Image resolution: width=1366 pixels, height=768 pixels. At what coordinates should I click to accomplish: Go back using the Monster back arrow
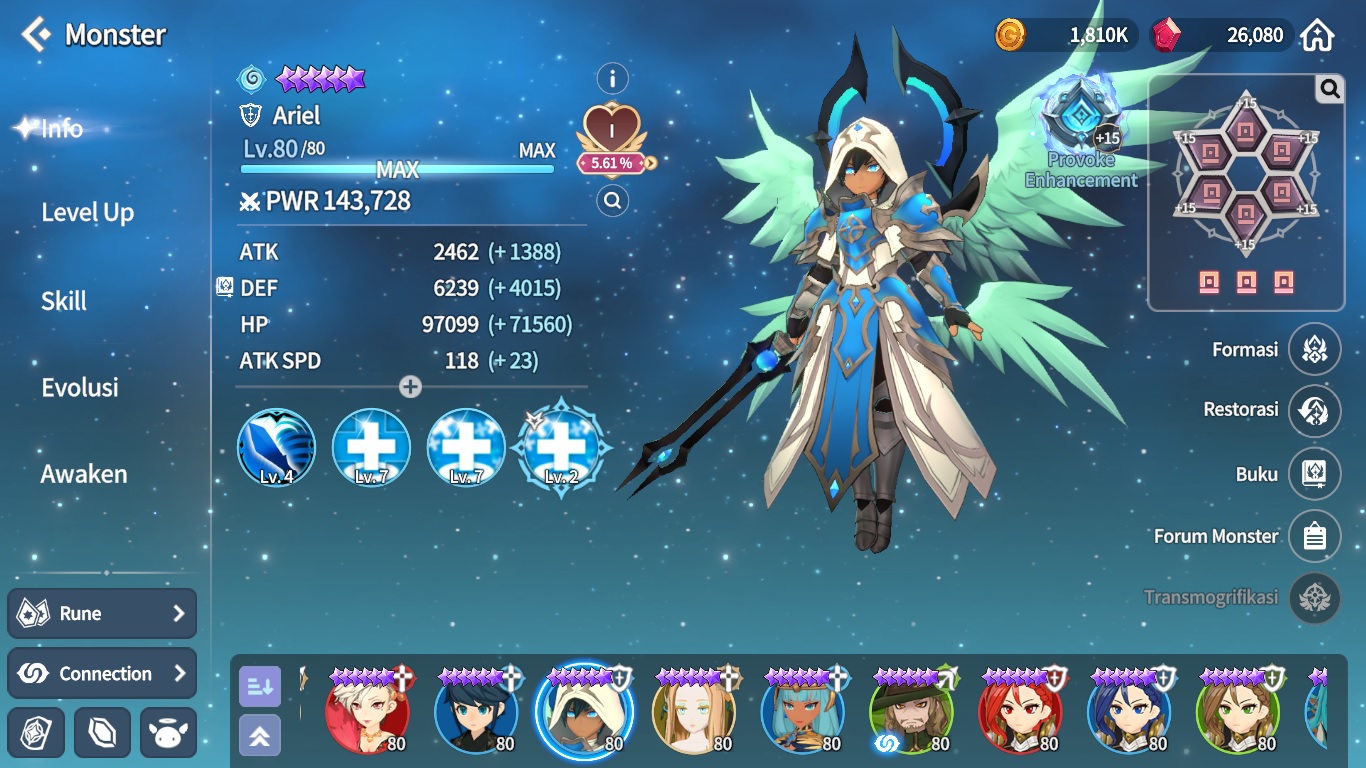pos(36,35)
